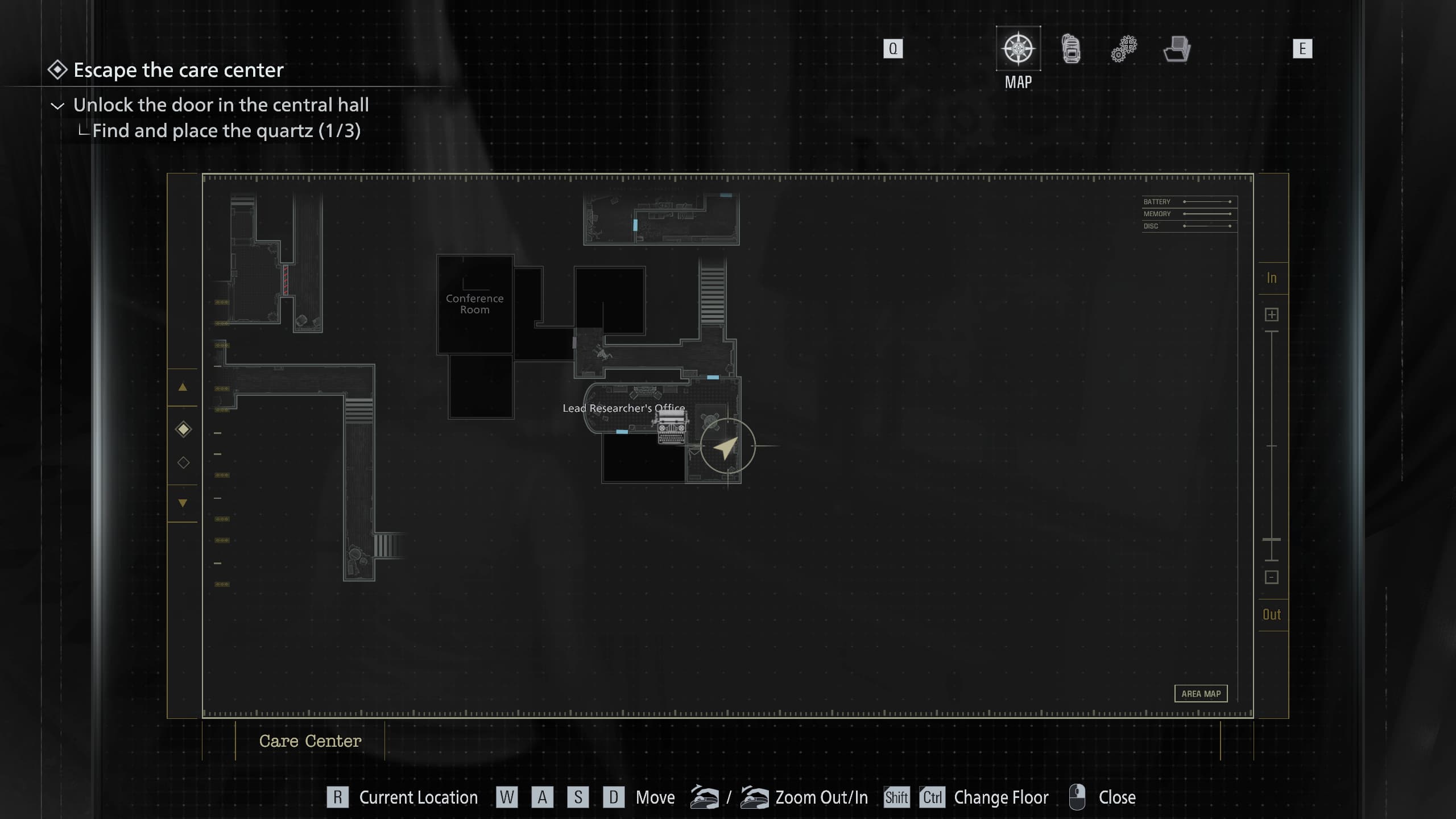Zoom in with the plus button
The image size is (1456, 819).
pos(1272,315)
